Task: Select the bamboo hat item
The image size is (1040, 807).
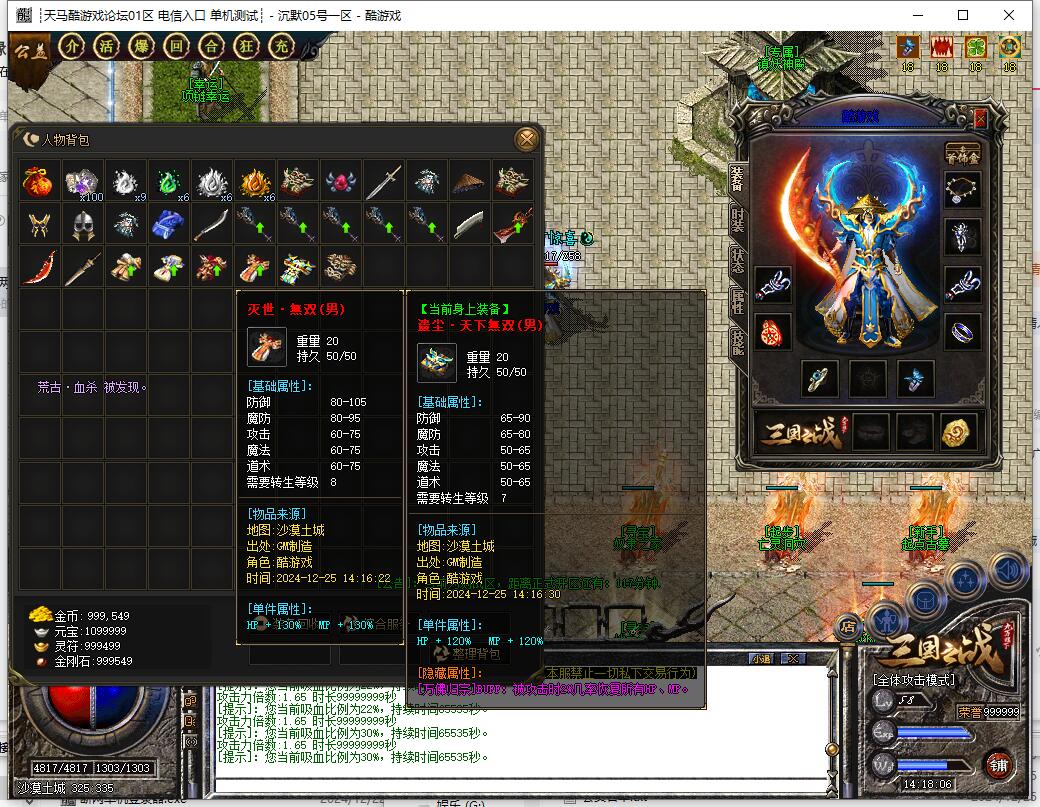Action: (x=470, y=182)
